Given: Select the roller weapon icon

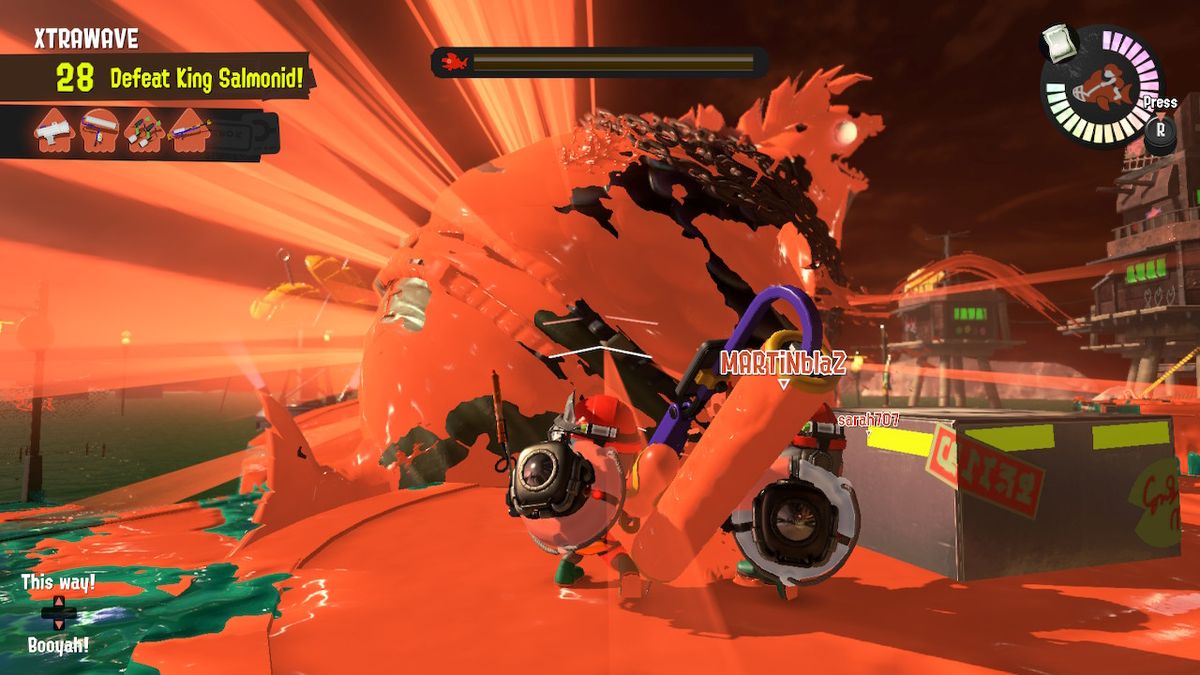Looking at the screenshot, I should click(100, 131).
